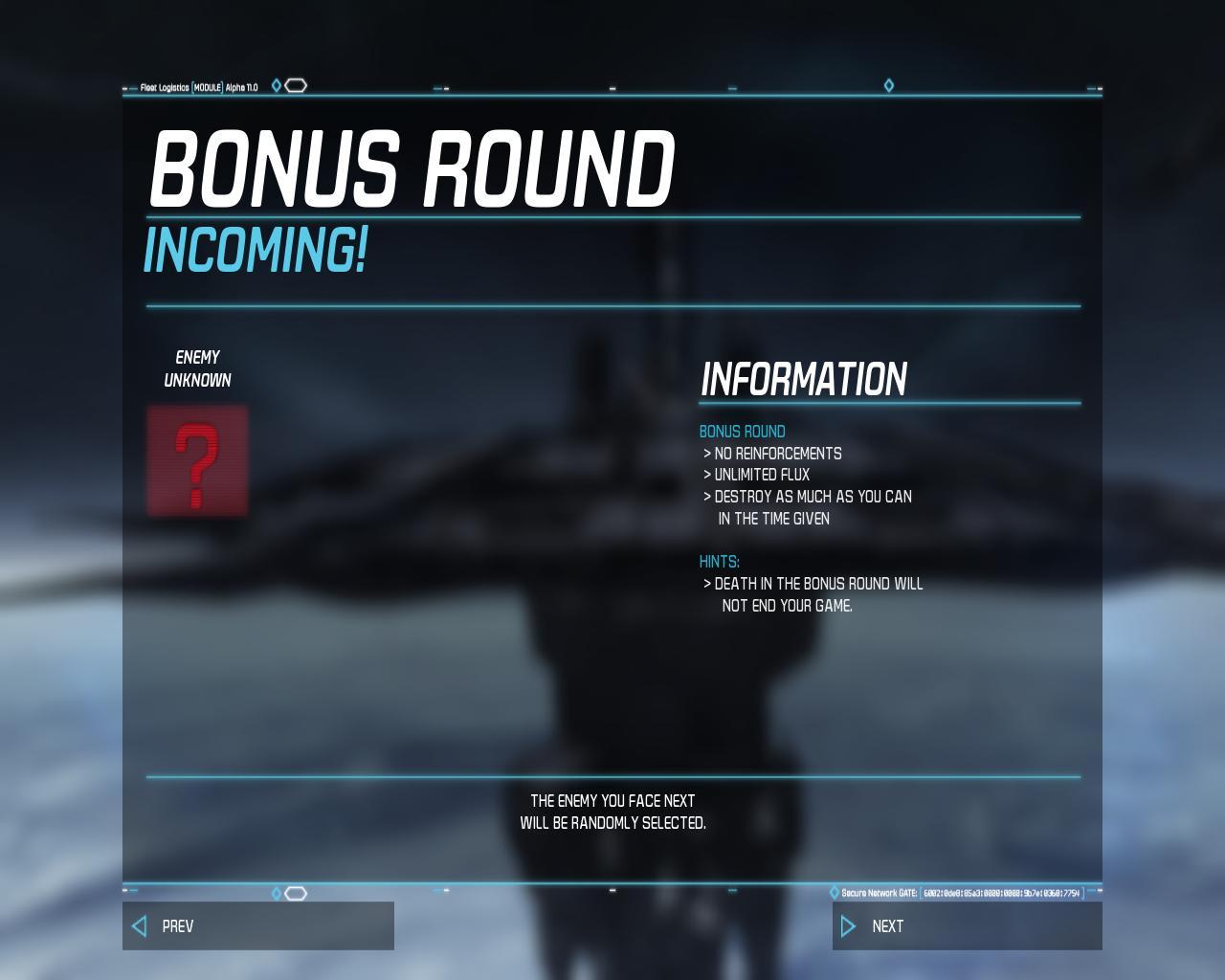Go back with the PREV button
This screenshot has height=980, width=1225.
coord(257,925)
